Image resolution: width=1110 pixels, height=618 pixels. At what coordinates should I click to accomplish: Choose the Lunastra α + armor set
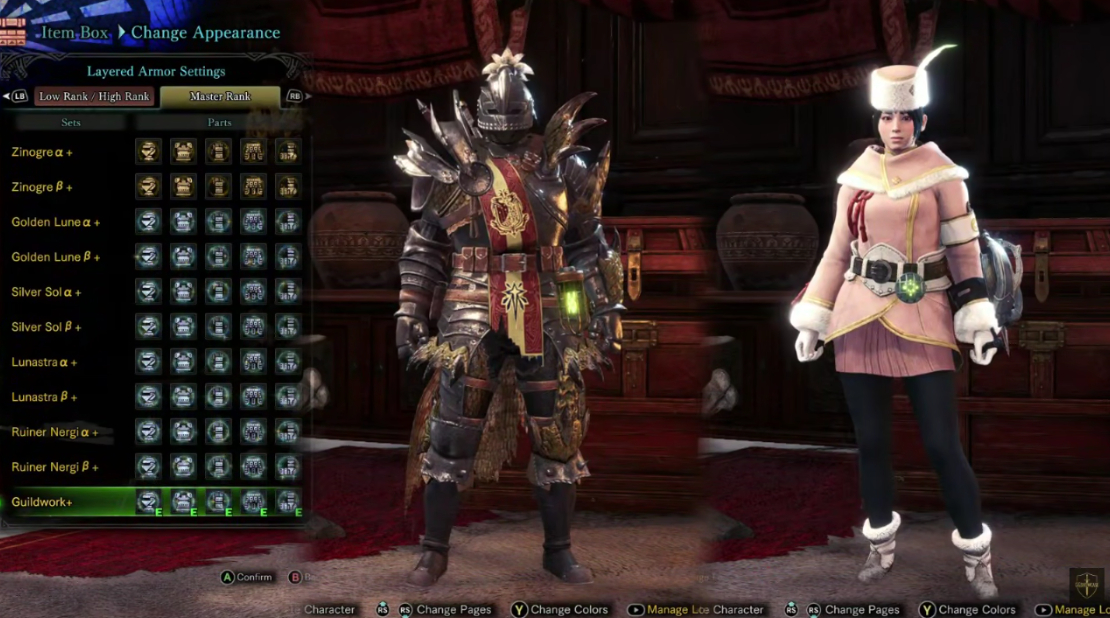(44, 362)
